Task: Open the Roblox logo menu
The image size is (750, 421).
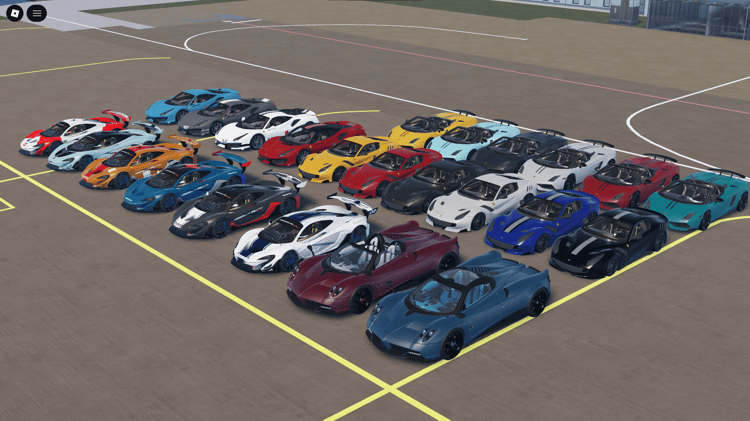Action: (x=14, y=13)
